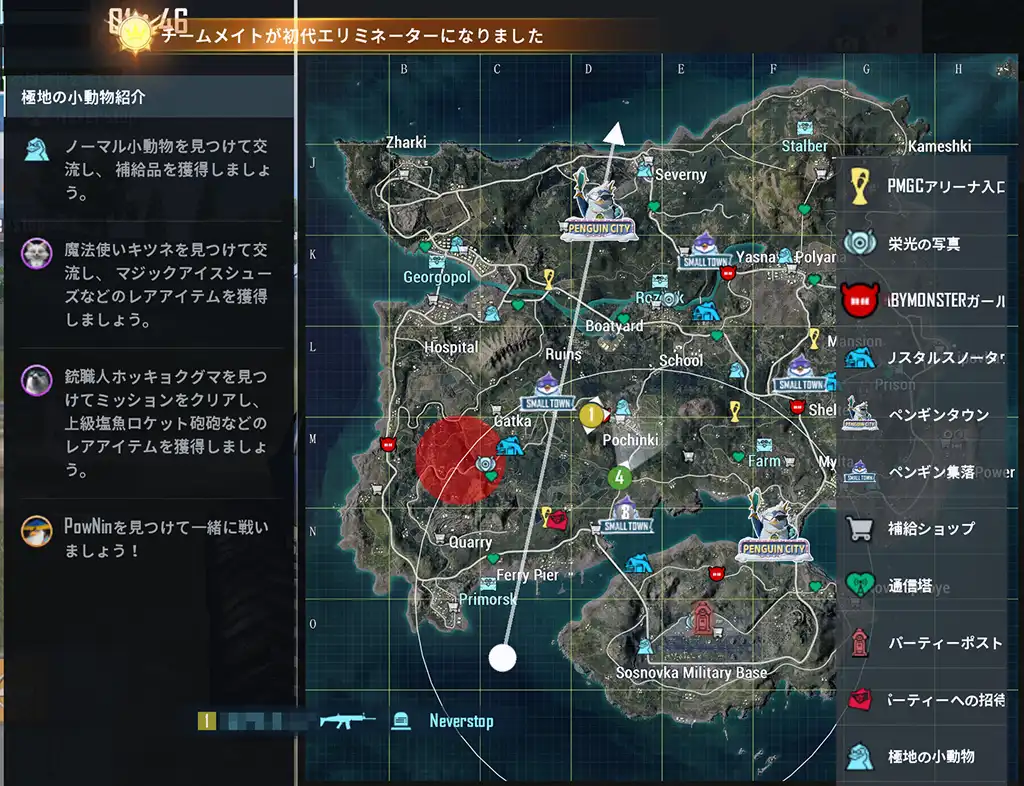
Task: Select the PowNin penguin entry
Action: pyautogui.click(x=150, y=537)
